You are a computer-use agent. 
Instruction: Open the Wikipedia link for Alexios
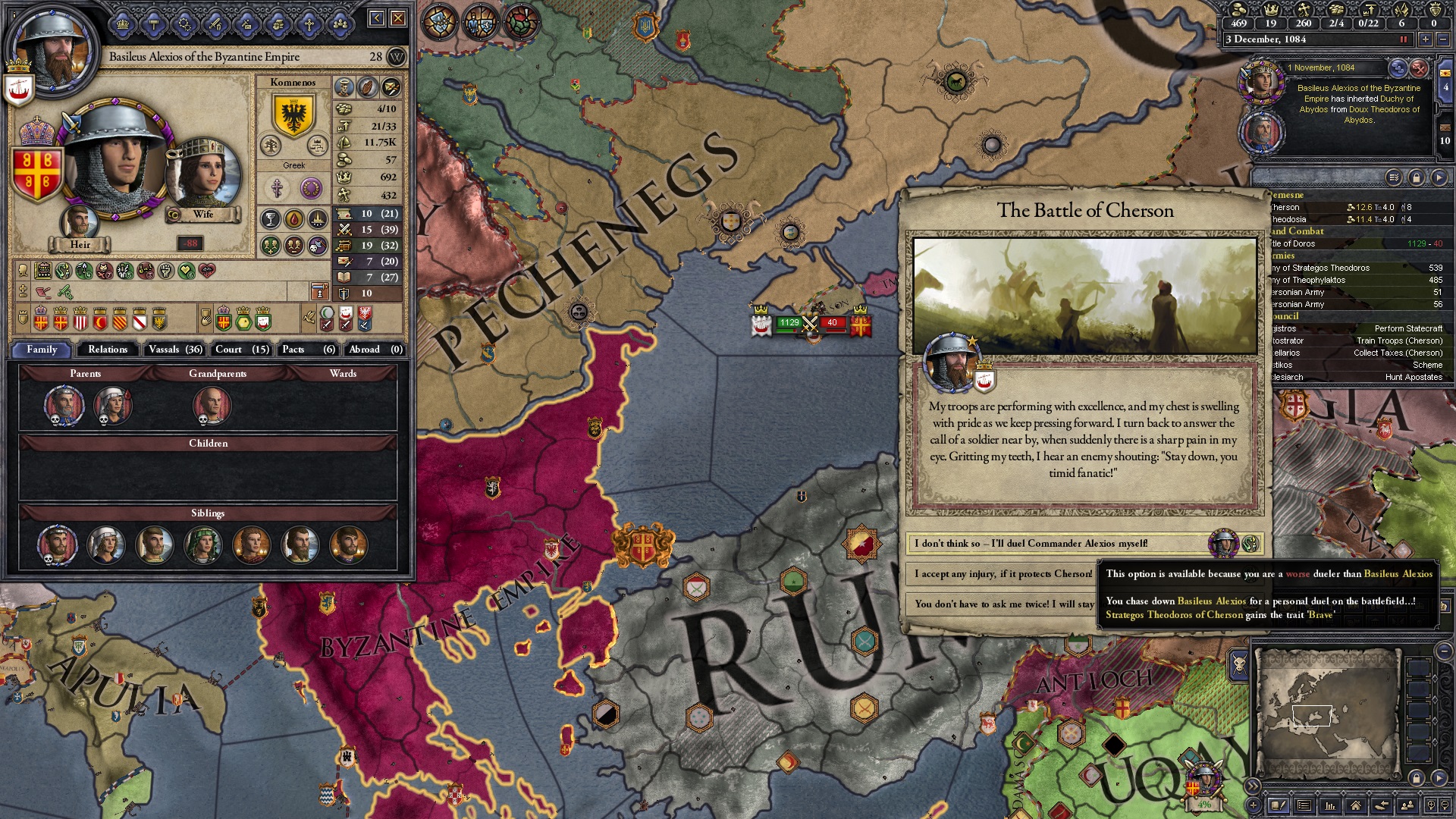[x=397, y=57]
